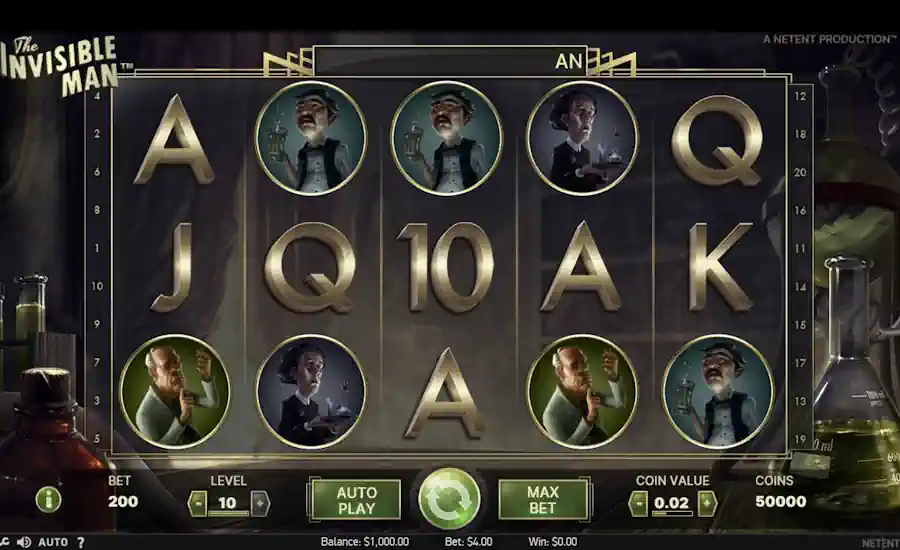This screenshot has width=900, height=550.
Task: Start Auto Play
Action: click(x=356, y=500)
